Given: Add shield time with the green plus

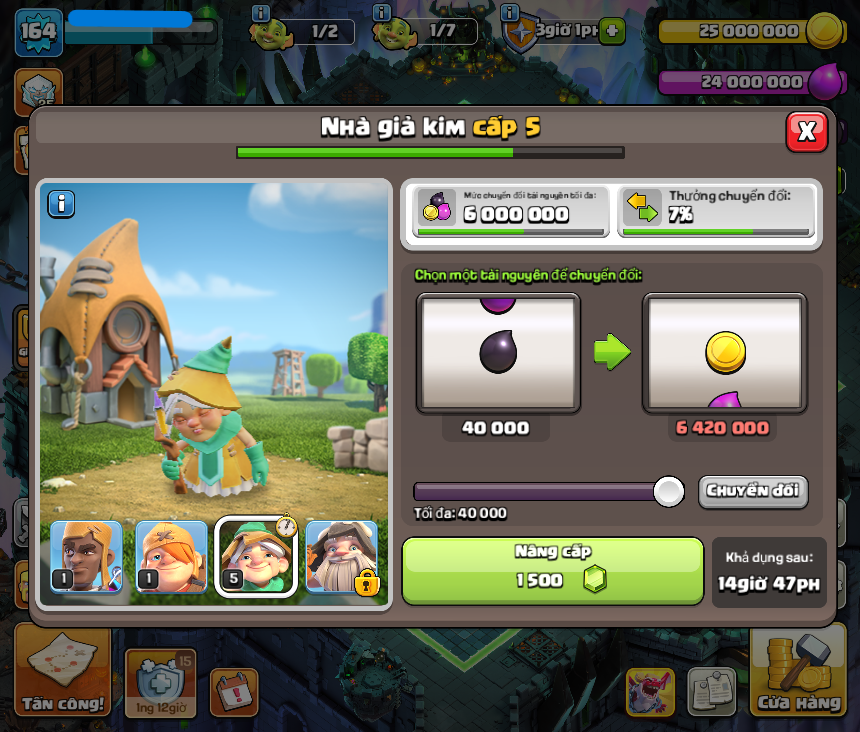Looking at the screenshot, I should 611,31.
